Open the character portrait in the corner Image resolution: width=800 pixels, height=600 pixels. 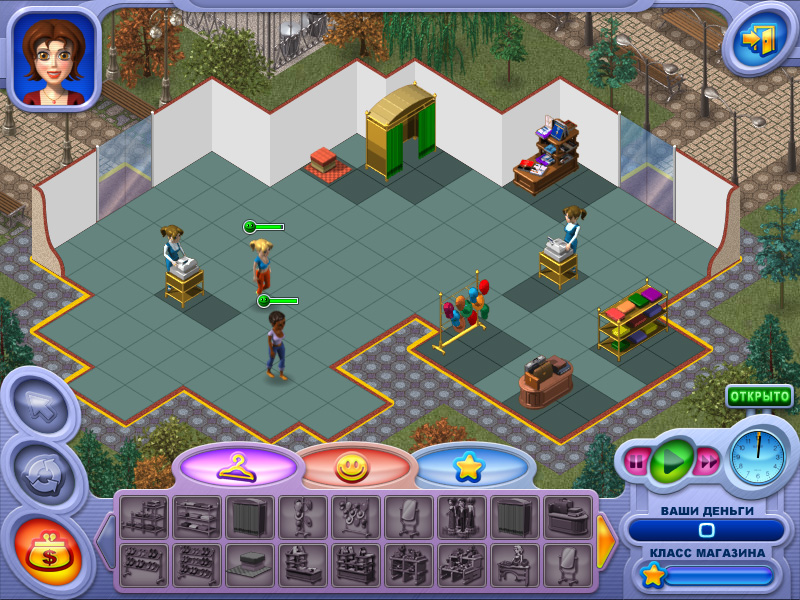point(53,56)
